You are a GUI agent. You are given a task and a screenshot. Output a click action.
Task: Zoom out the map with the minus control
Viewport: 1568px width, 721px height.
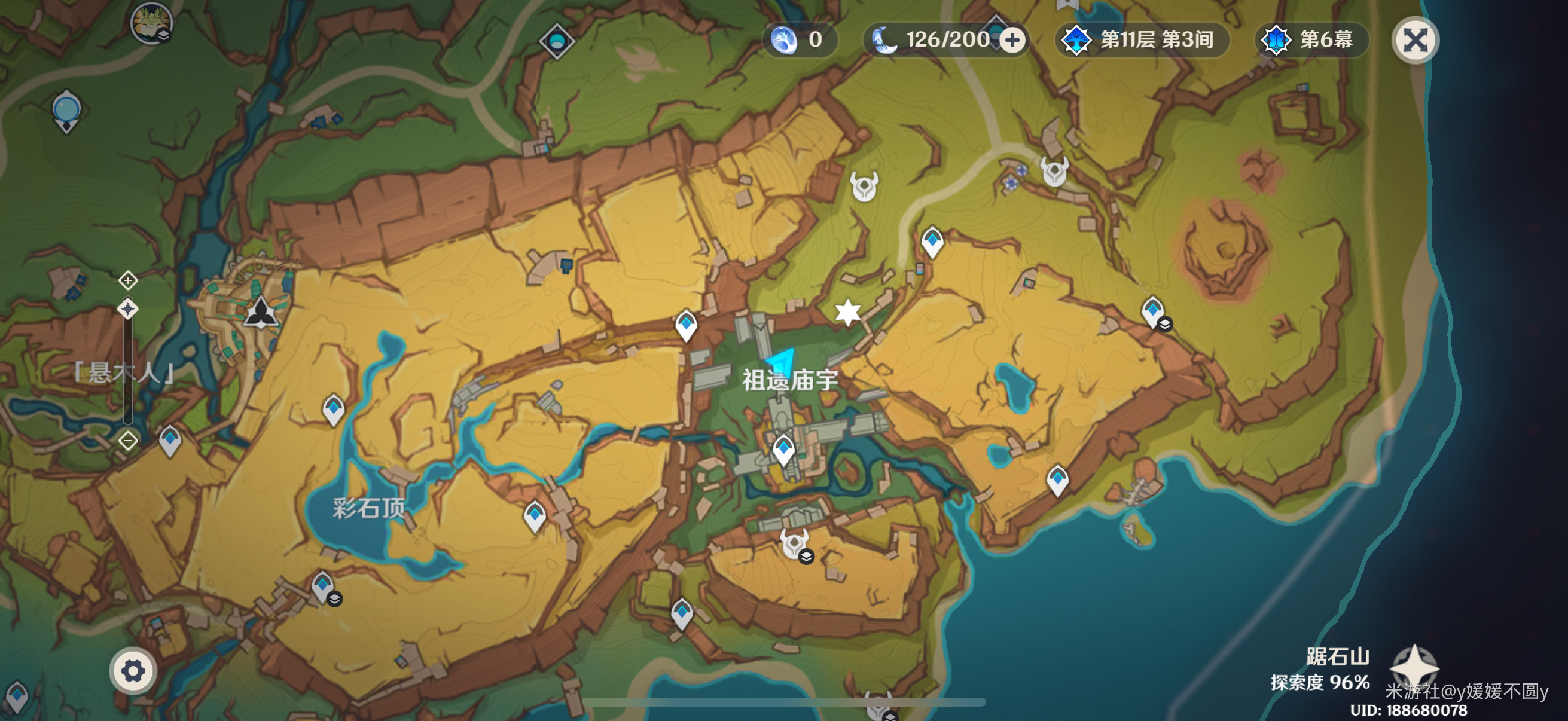pyautogui.click(x=128, y=440)
